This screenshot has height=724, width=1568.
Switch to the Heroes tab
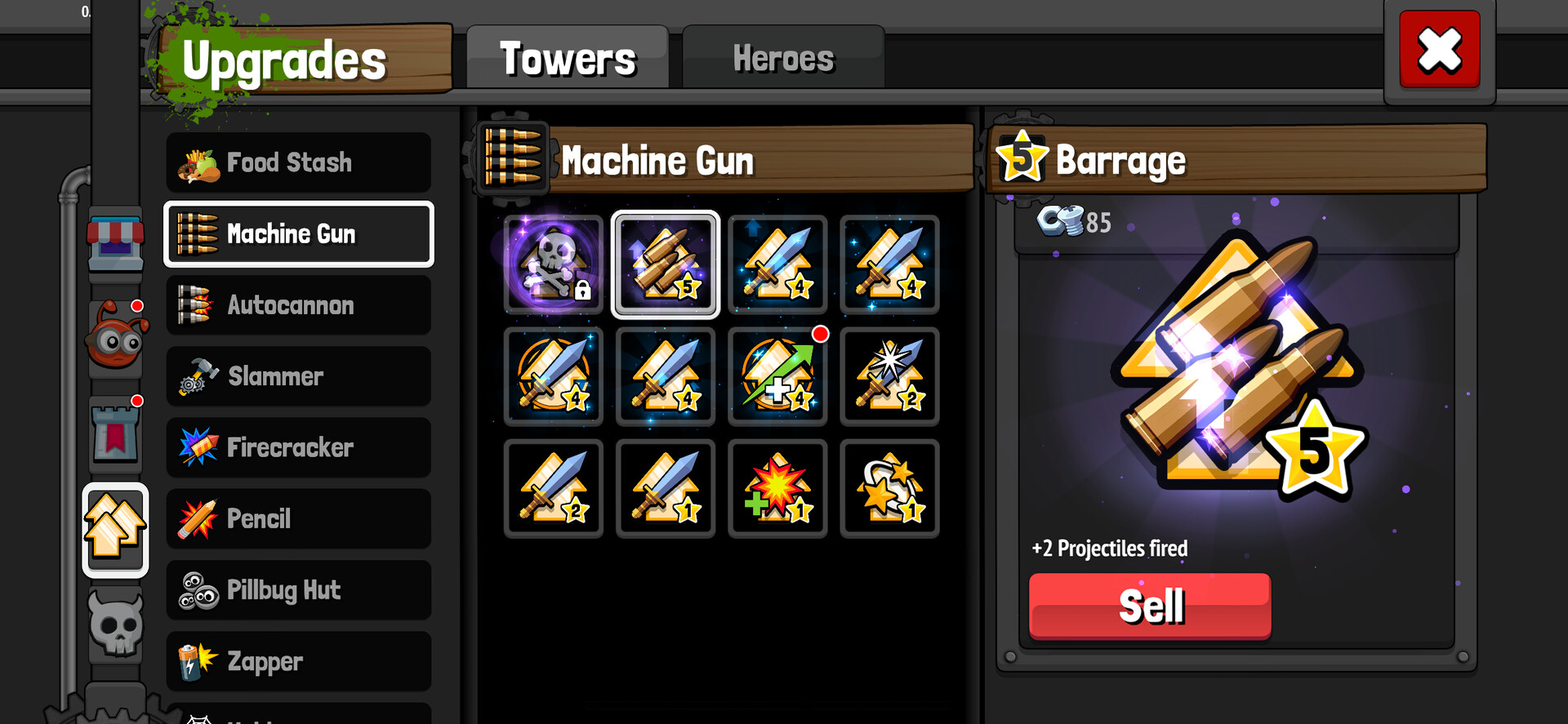782,57
